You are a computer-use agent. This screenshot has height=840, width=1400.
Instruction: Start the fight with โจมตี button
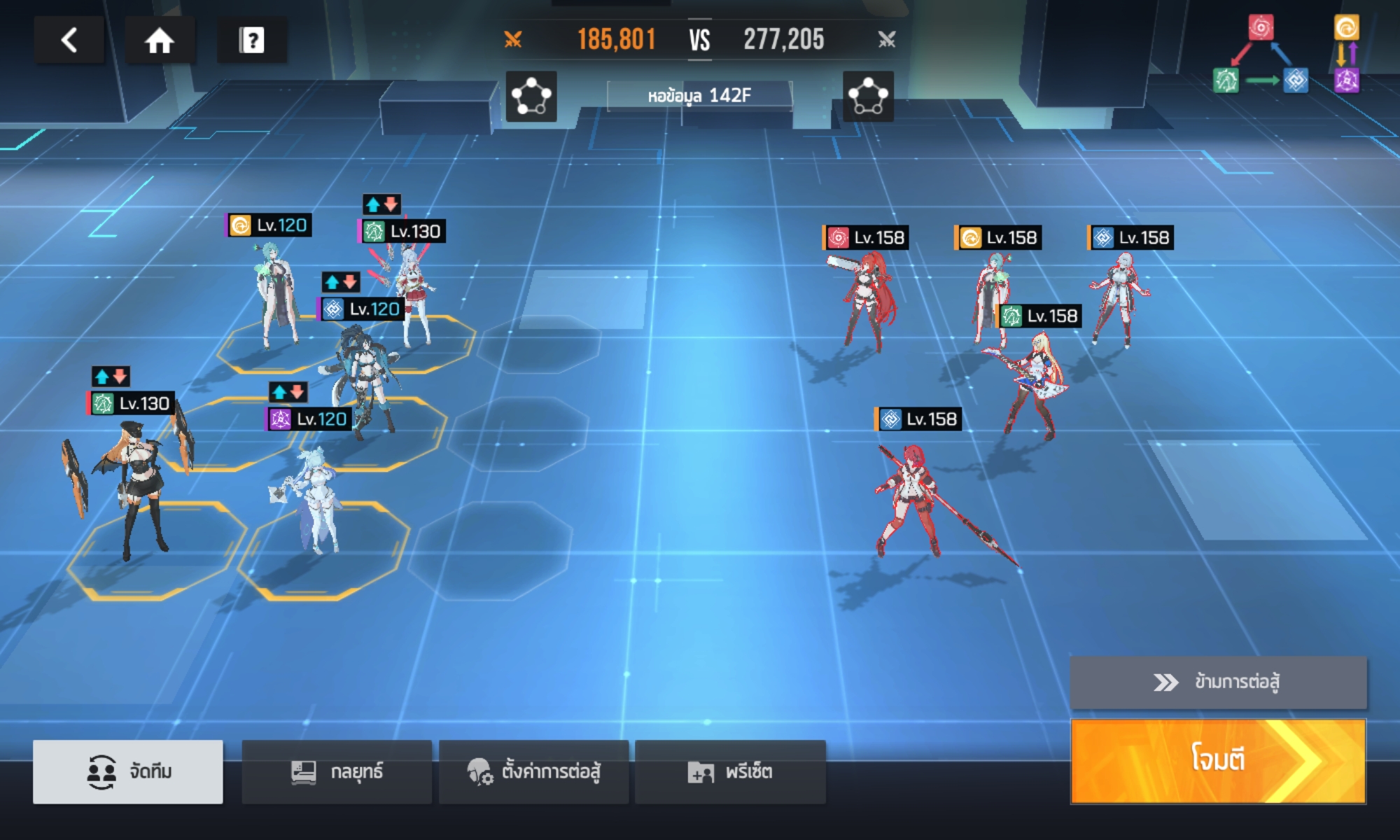(1218, 760)
